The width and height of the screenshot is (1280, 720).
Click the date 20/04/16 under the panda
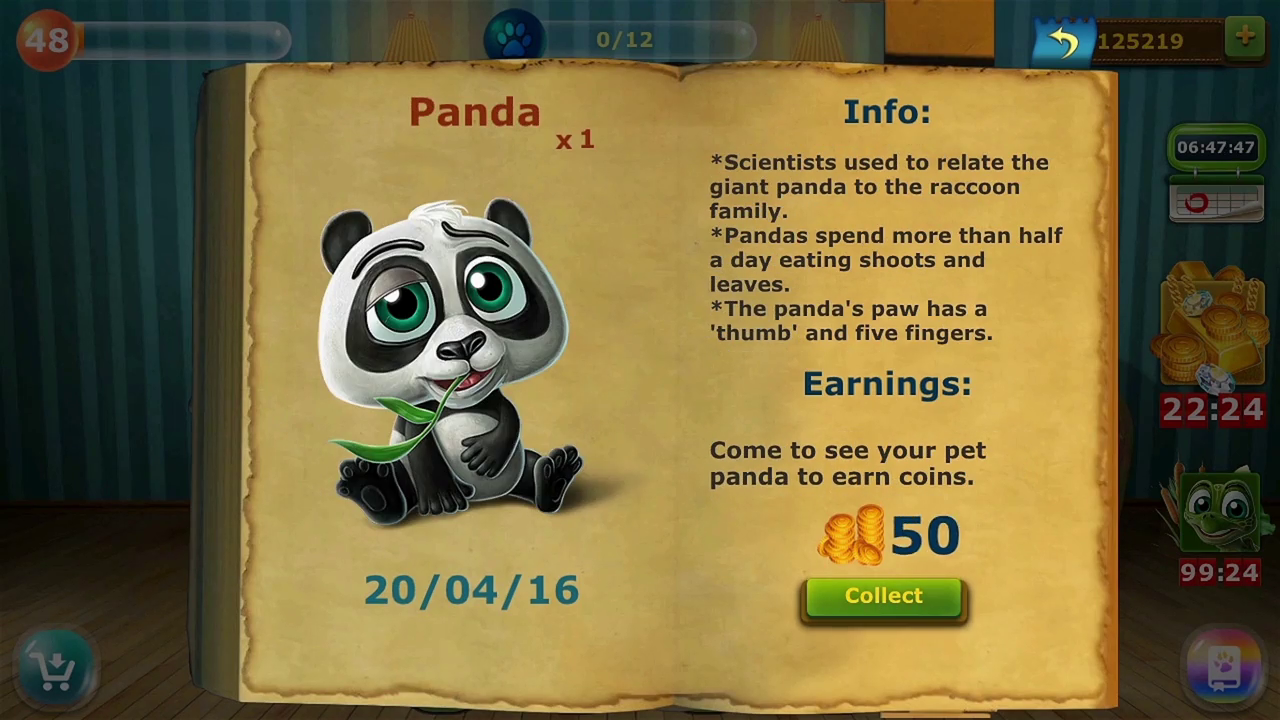click(471, 590)
